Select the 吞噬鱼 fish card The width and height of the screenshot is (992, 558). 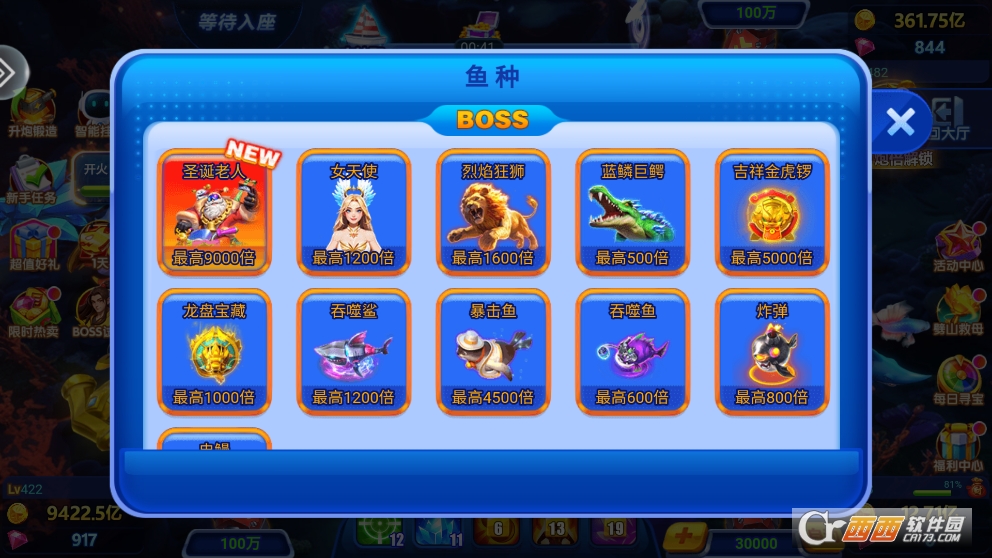click(632, 352)
